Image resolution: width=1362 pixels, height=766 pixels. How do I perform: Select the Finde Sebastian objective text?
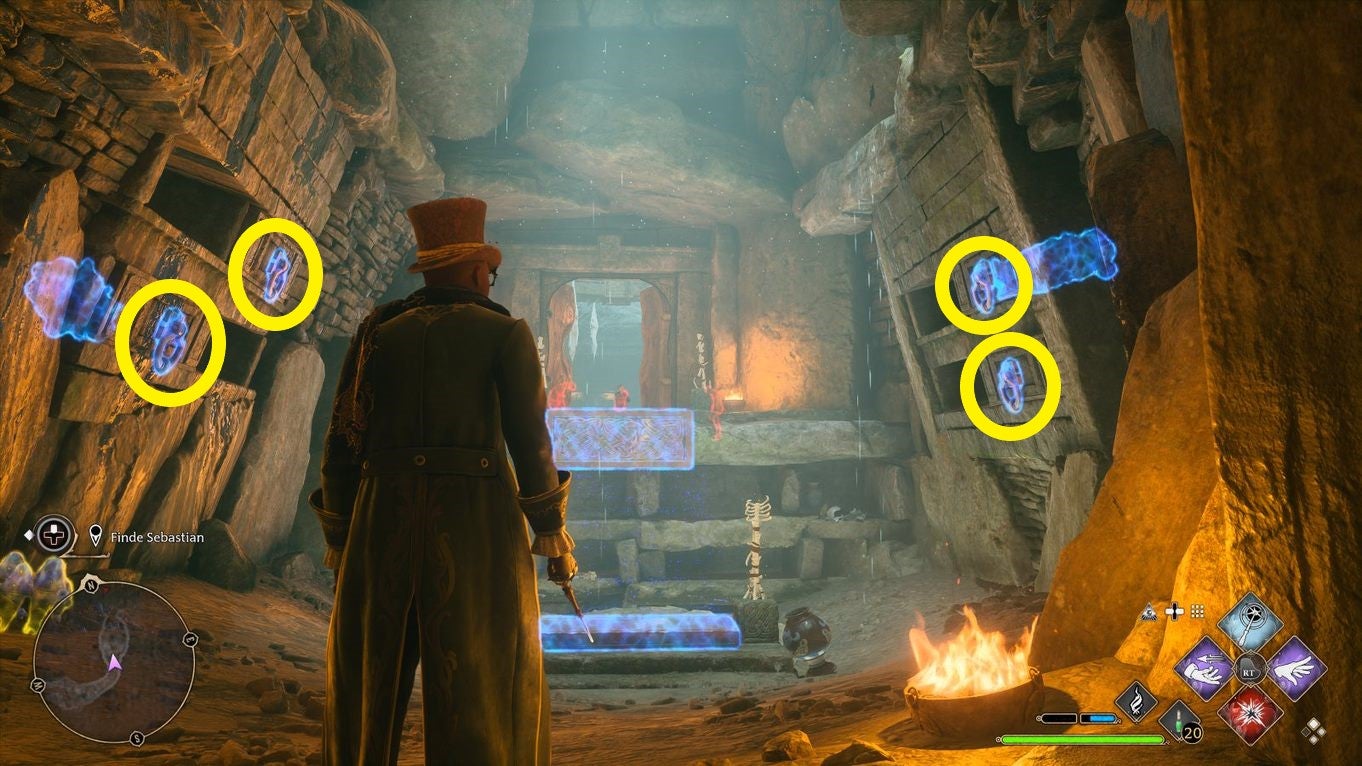tap(156, 537)
